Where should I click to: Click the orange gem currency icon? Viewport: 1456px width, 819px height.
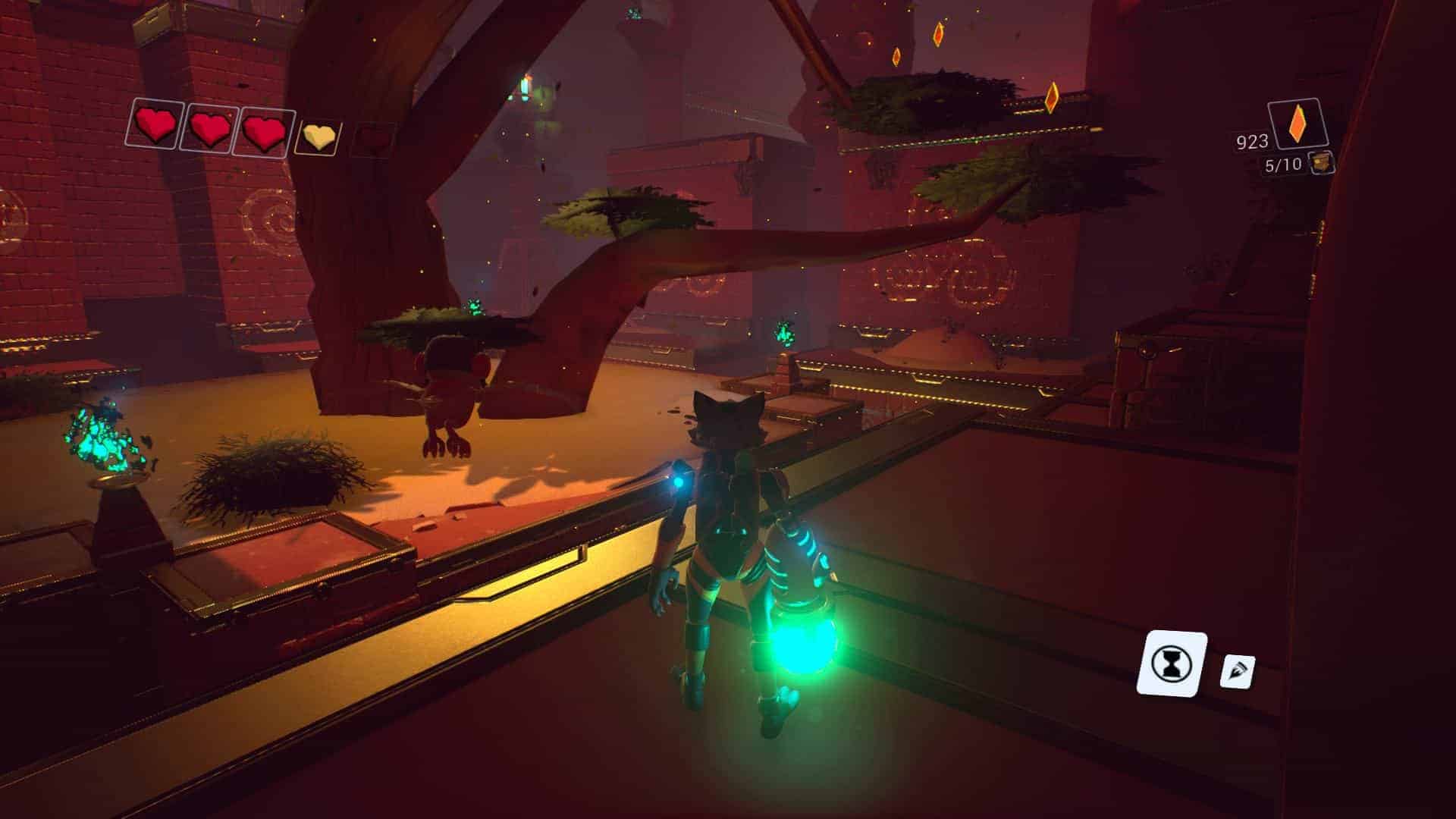[x=1299, y=124]
